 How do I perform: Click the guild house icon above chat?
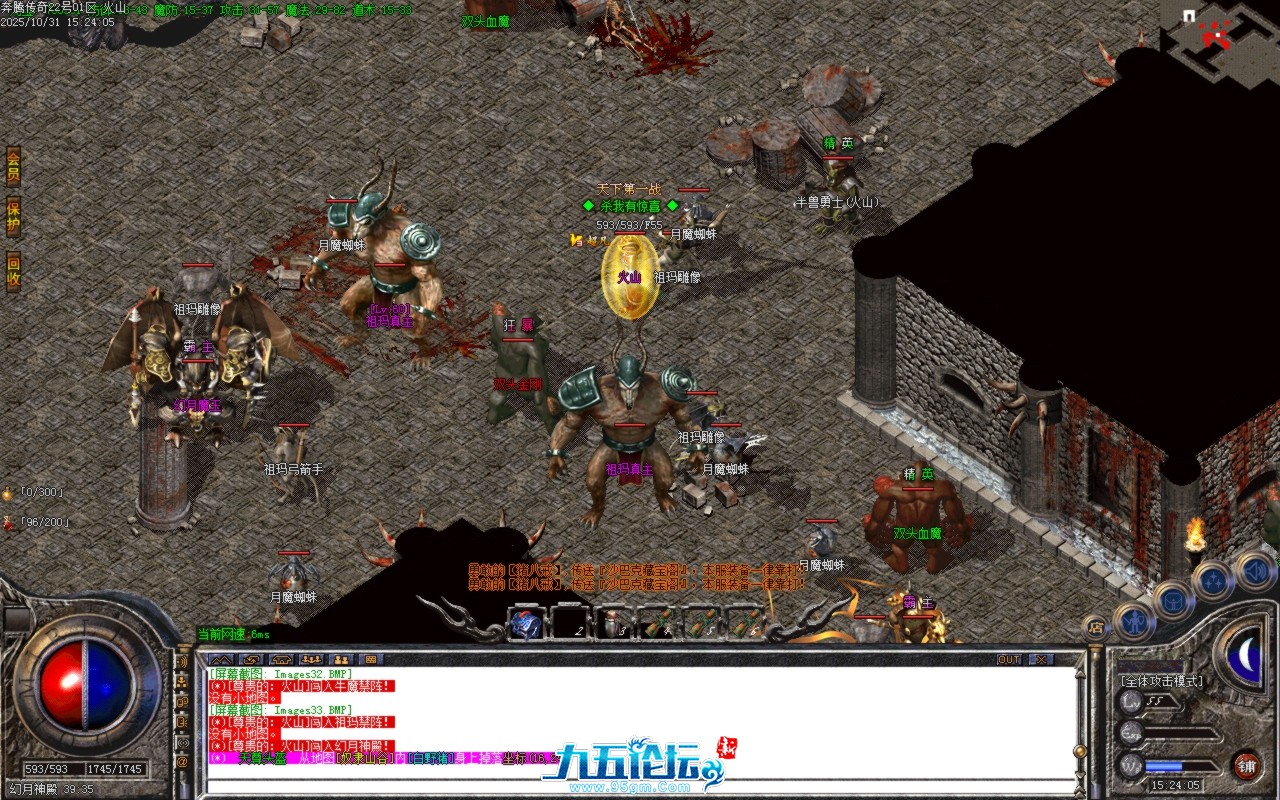[282, 660]
